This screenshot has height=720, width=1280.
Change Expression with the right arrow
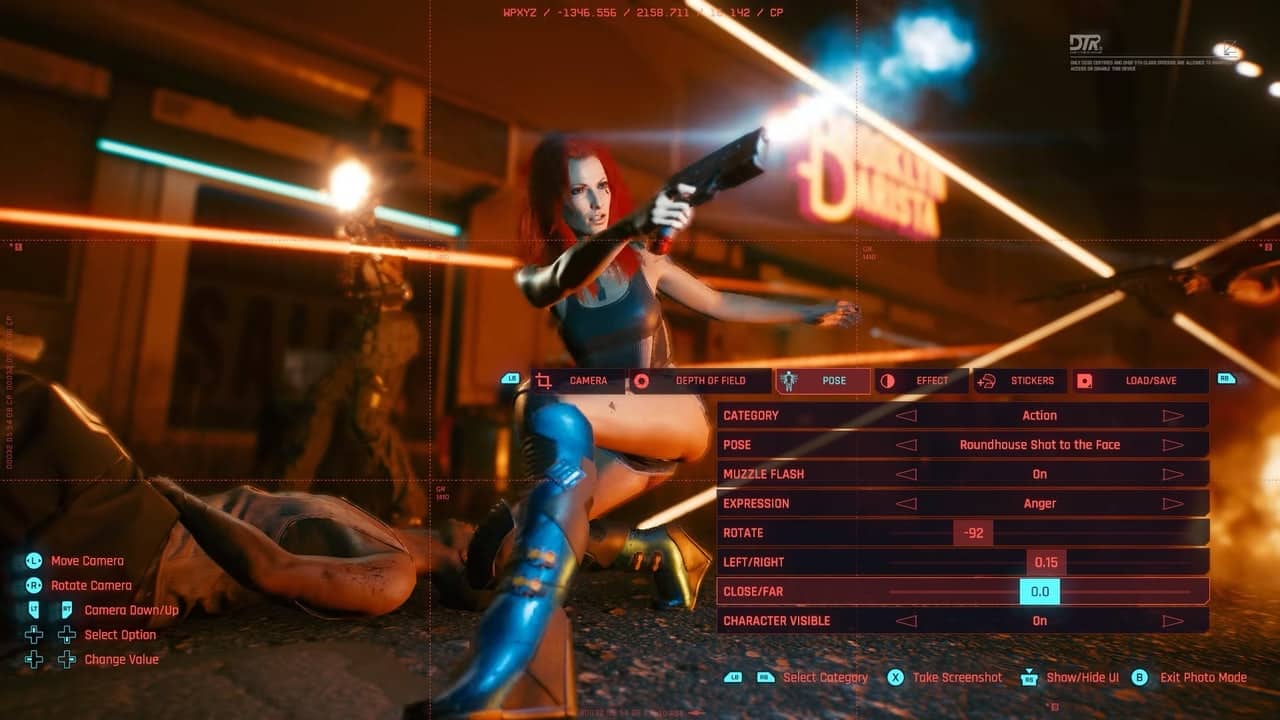(x=1173, y=504)
